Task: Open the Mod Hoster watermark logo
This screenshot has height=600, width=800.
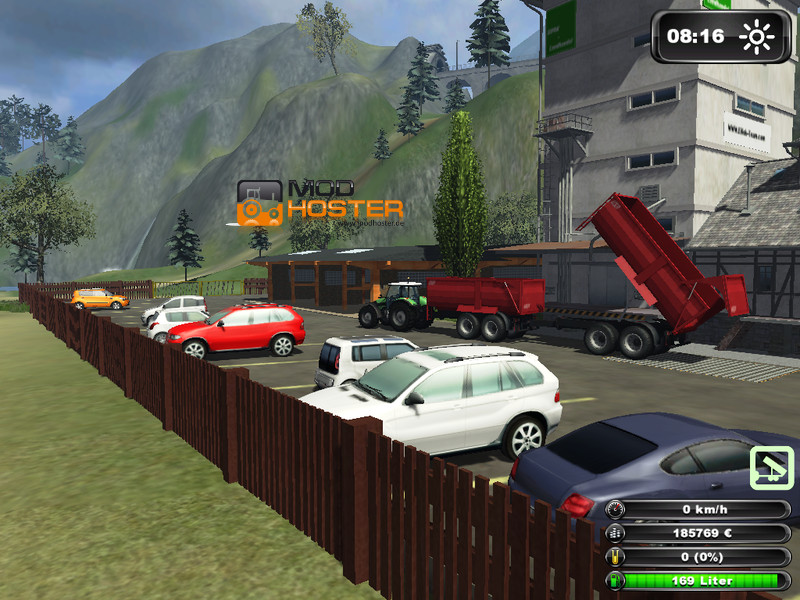Action: pos(319,202)
